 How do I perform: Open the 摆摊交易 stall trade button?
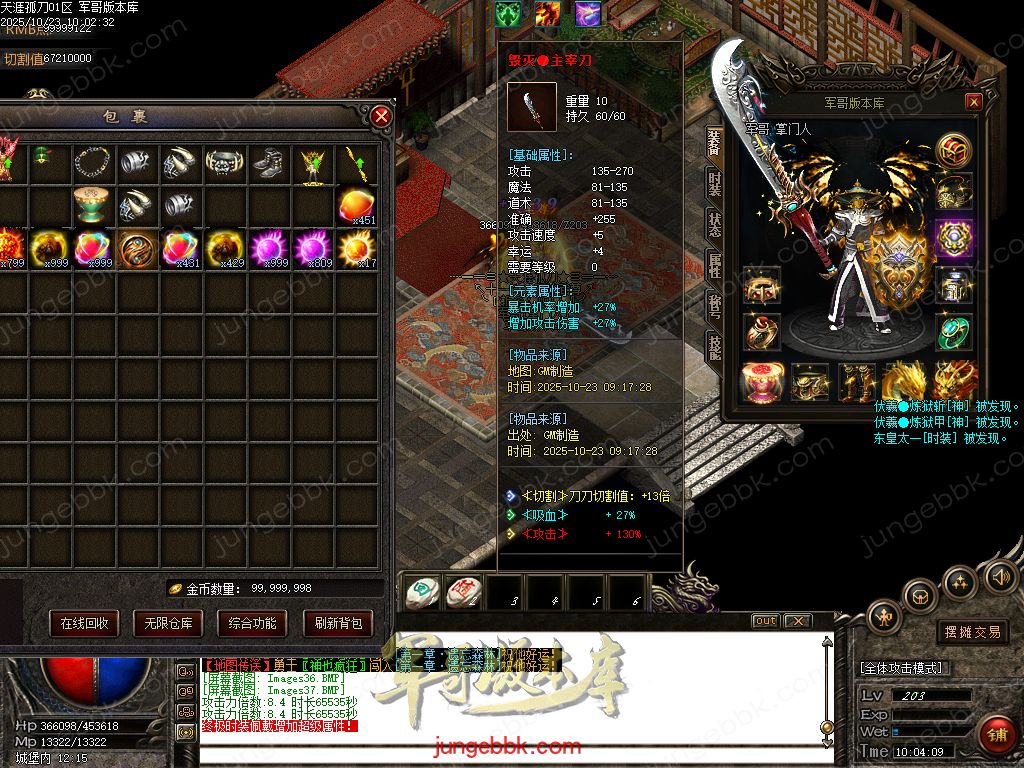pyautogui.click(x=973, y=632)
